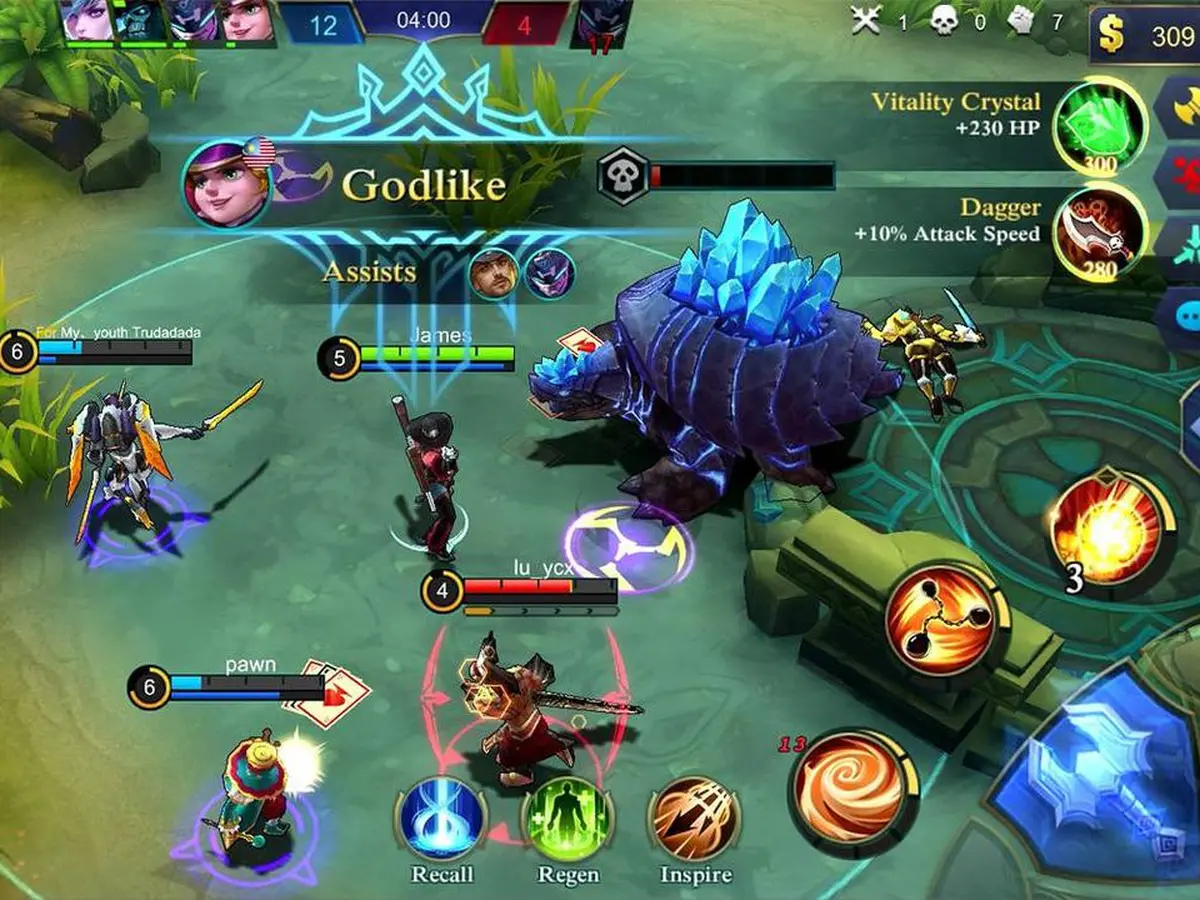The image size is (1200, 900).
Task: Buy the Vitality Crystal item
Action: (1101, 125)
